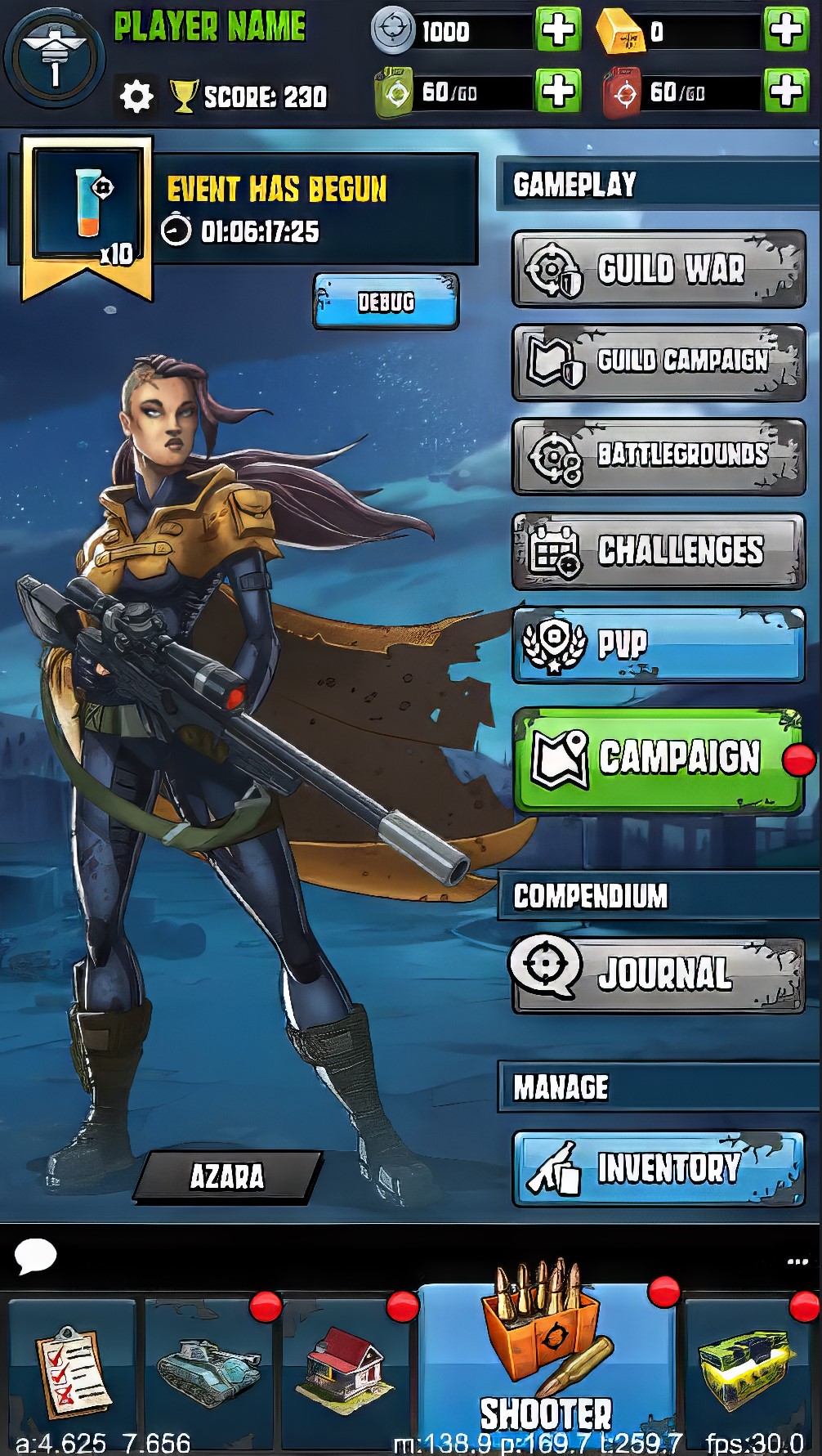This screenshot has width=822, height=1456.
Task: Buy gold bars using plus button
Action: point(785,30)
